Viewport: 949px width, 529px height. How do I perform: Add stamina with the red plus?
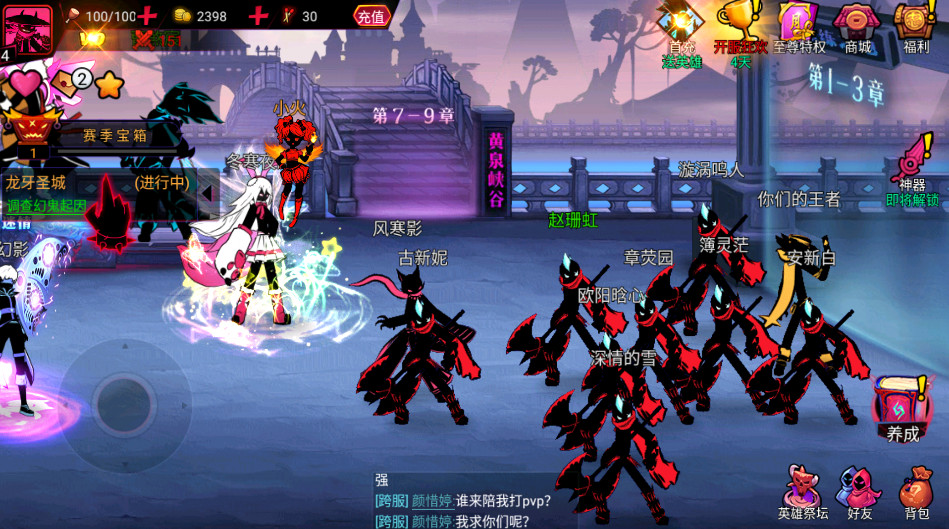(148, 16)
